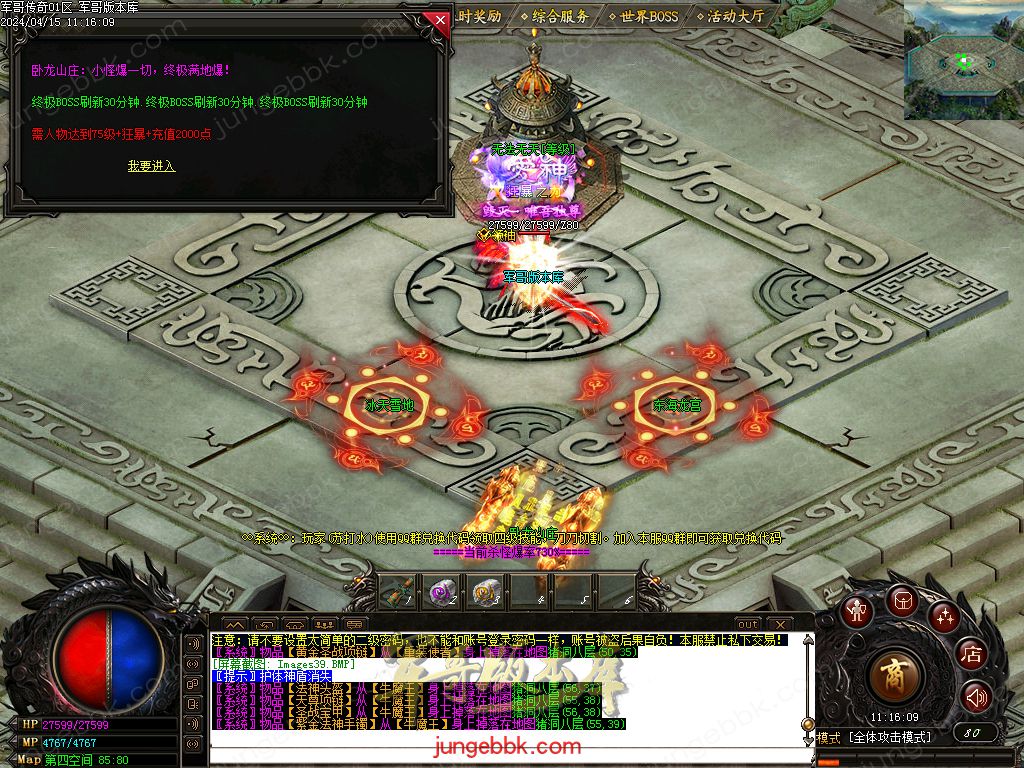This screenshot has width=1024, height=768.
Task: Use the scroll item in hotbar slot 3
Action: coord(486,592)
